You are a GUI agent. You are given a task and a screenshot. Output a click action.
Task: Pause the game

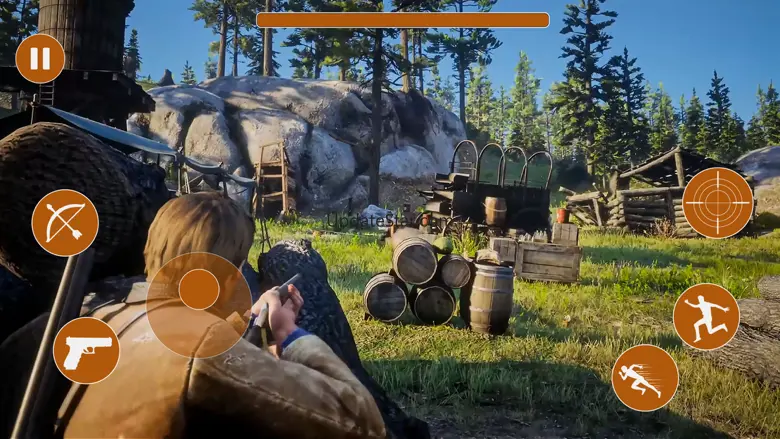pos(40,59)
